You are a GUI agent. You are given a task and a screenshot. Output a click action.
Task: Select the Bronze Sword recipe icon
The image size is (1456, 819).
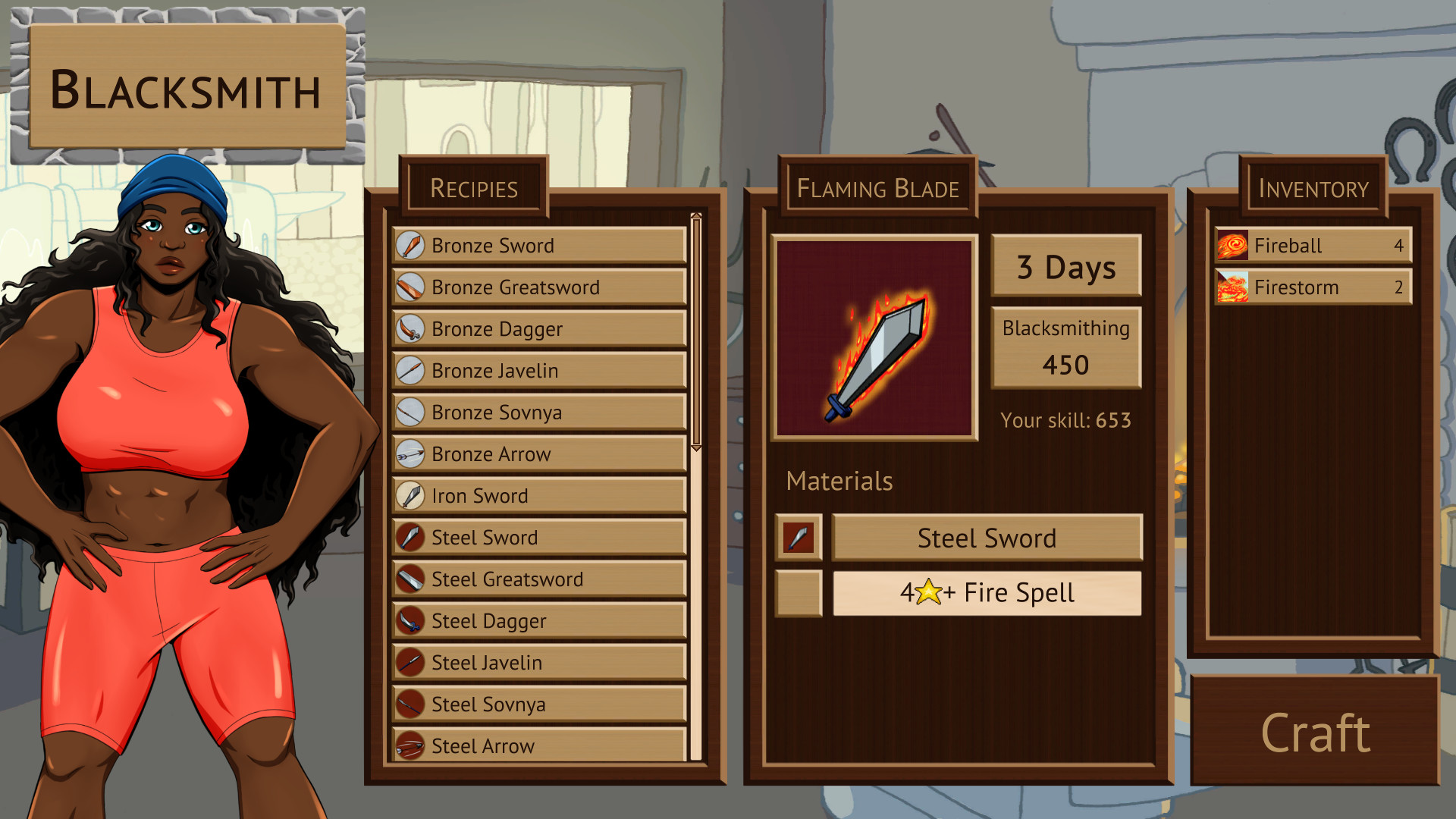(410, 245)
